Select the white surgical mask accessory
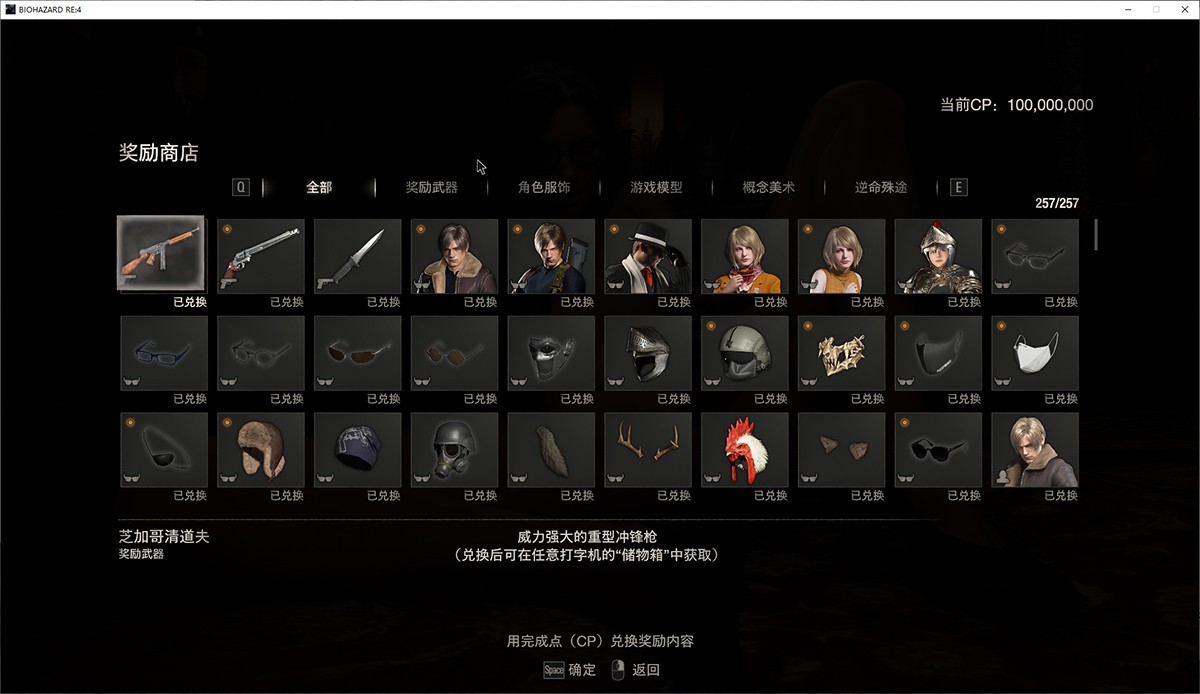 (1035, 353)
